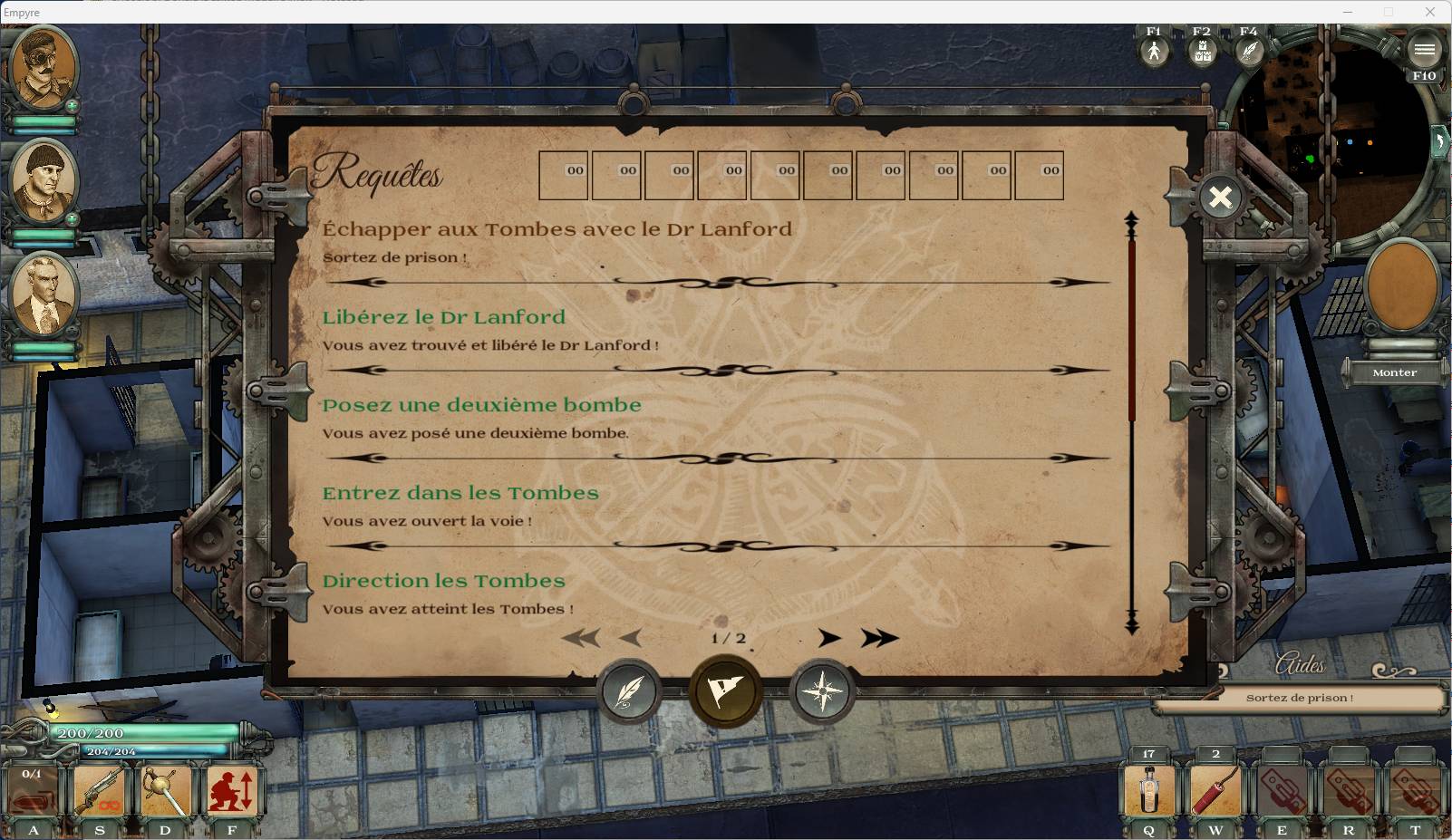Image resolution: width=1452 pixels, height=840 pixels.
Task: Equip the rapier sword slot
Action: (165, 790)
